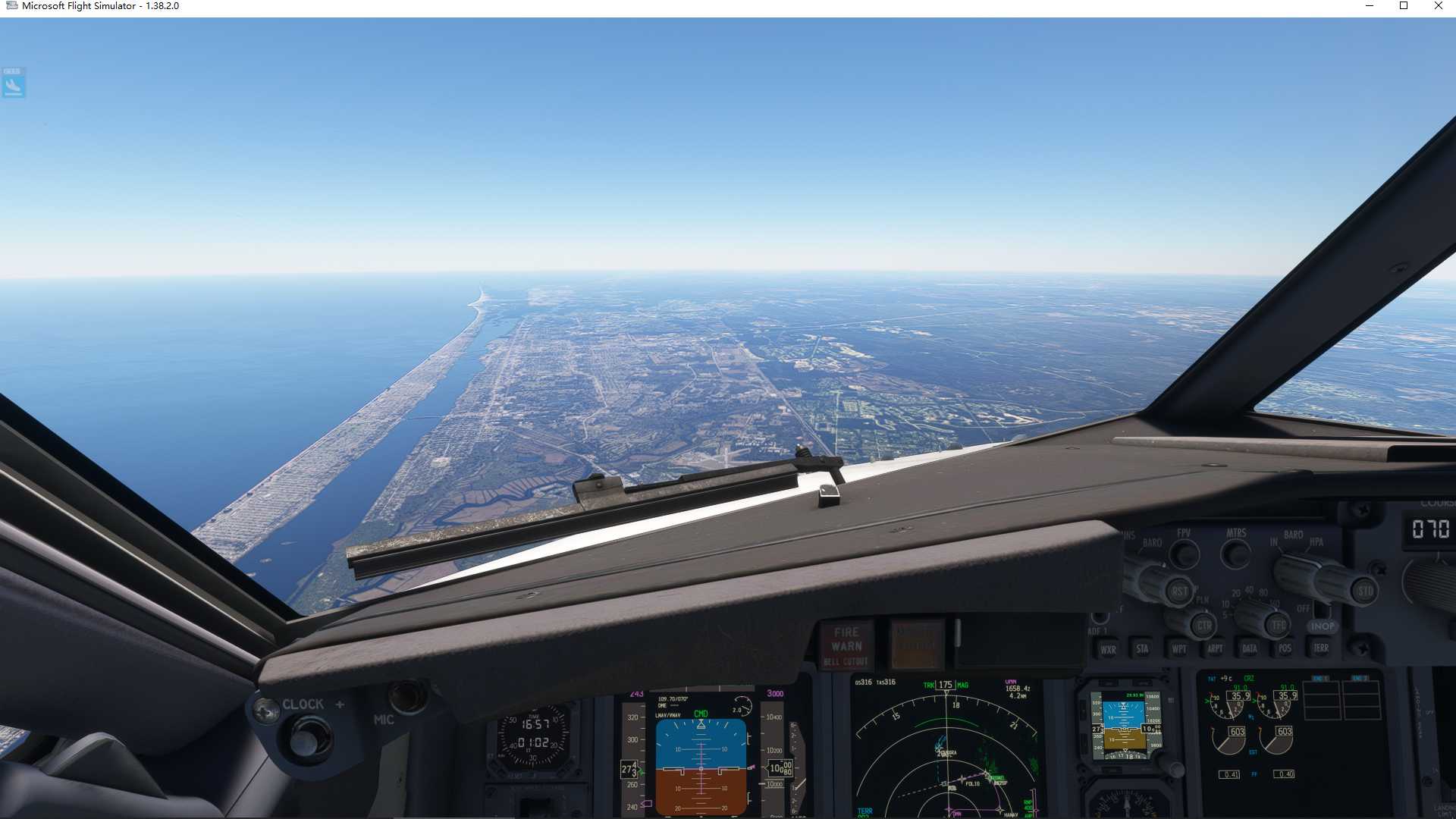Select the WXR weather radar button
This screenshot has width=1456, height=819.
1109,648
